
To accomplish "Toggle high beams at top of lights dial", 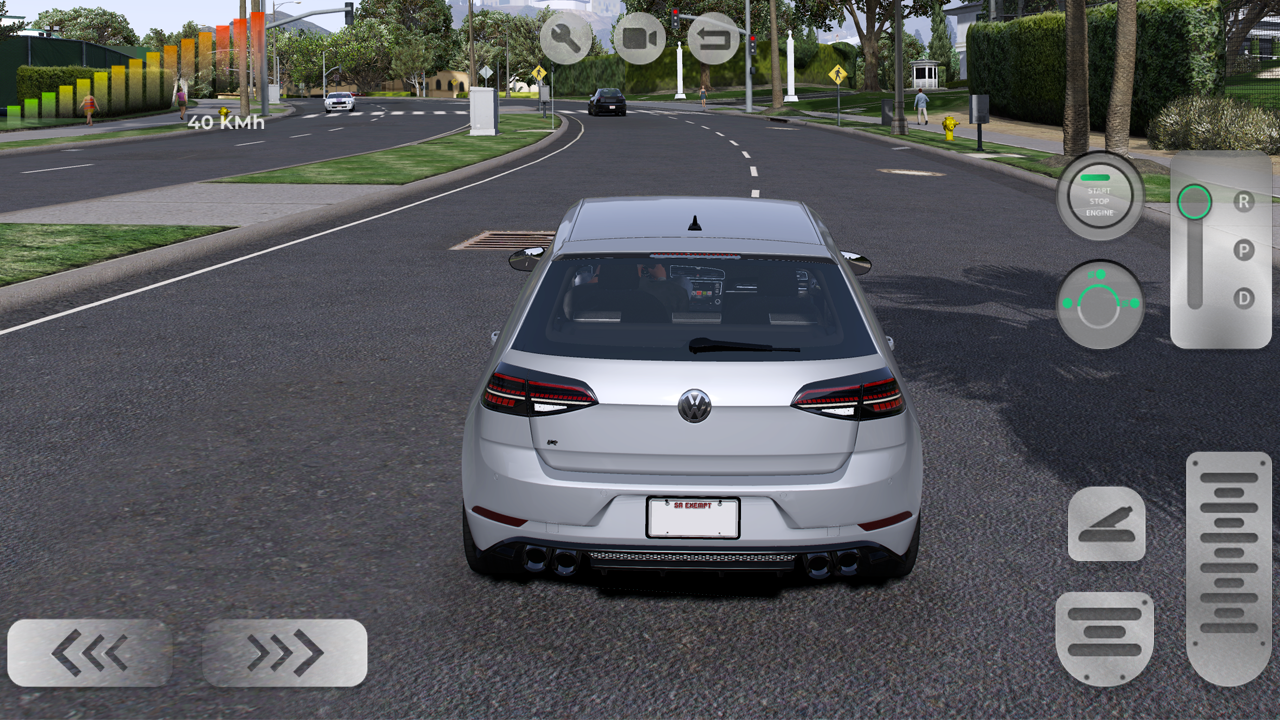I will click(x=1100, y=273).
